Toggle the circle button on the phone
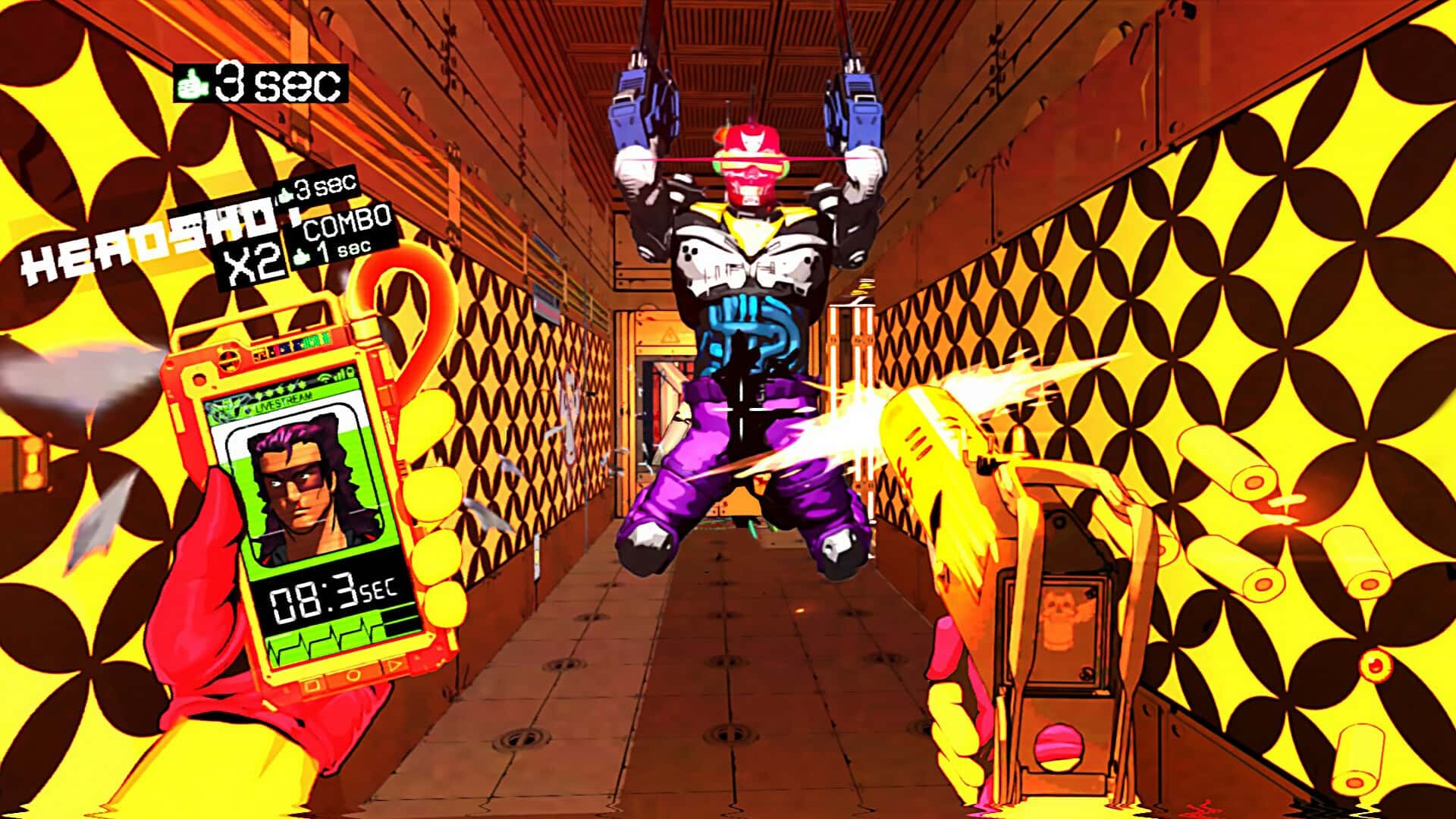This screenshot has width=1456, height=819. pyautogui.click(x=353, y=676)
